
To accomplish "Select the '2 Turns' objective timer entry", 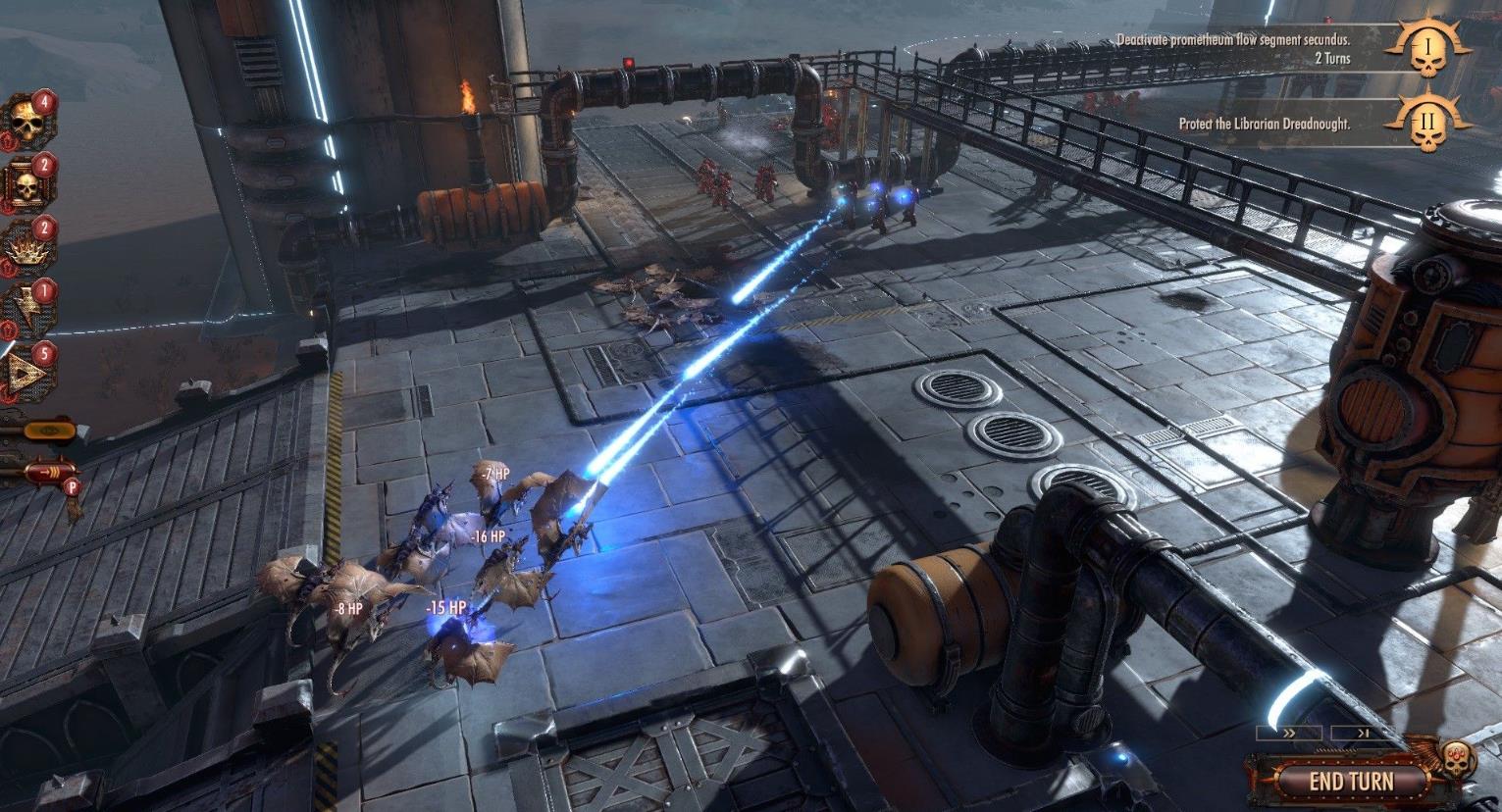I will pos(1335,59).
